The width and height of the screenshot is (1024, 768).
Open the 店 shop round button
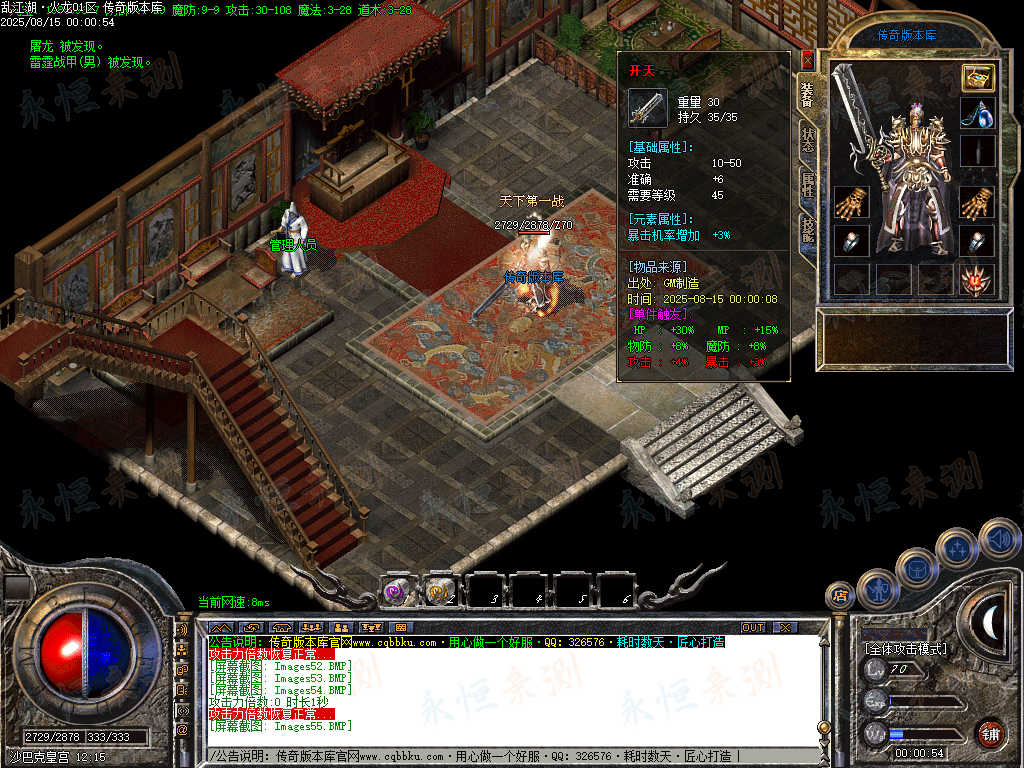point(839,596)
